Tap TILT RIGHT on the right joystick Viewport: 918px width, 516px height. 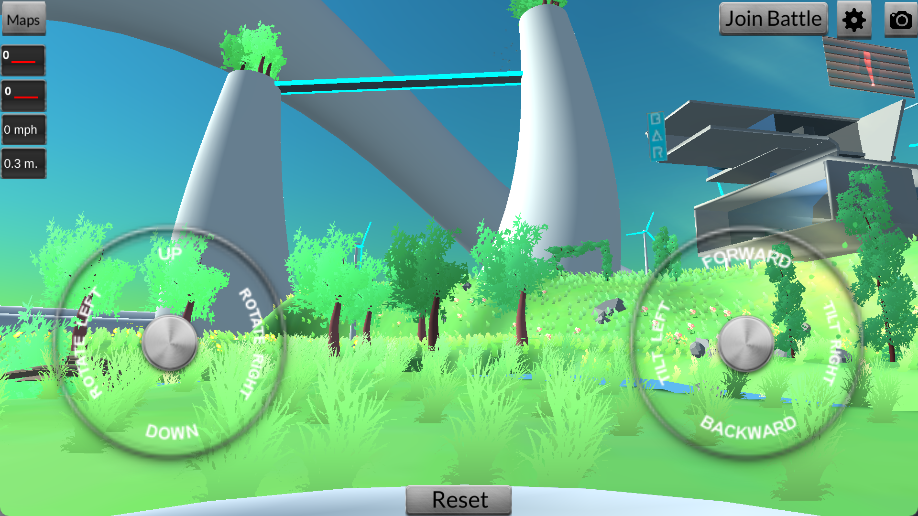(x=832, y=343)
